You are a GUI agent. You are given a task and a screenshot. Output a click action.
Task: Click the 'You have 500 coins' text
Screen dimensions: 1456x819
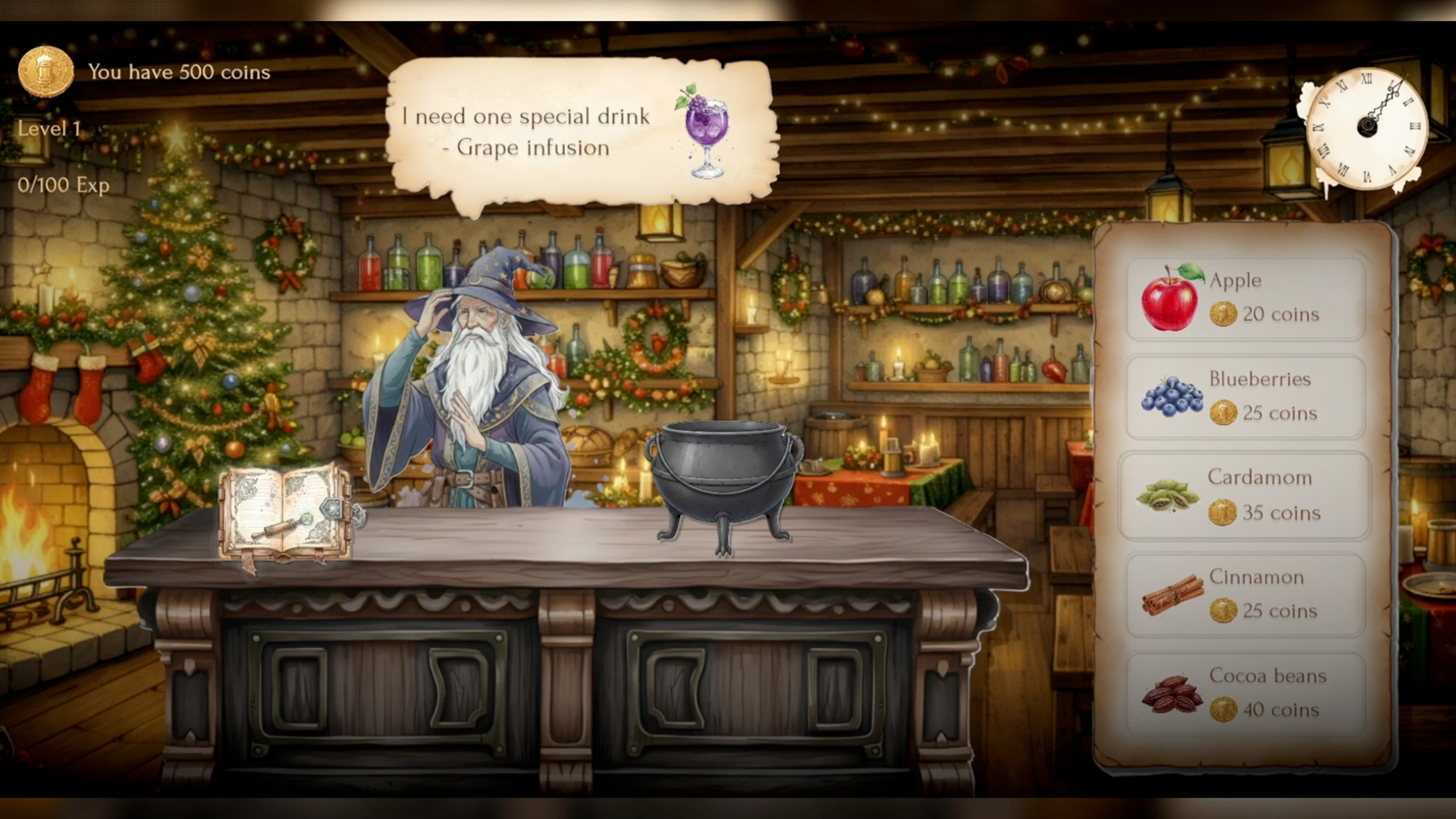pyautogui.click(x=179, y=73)
